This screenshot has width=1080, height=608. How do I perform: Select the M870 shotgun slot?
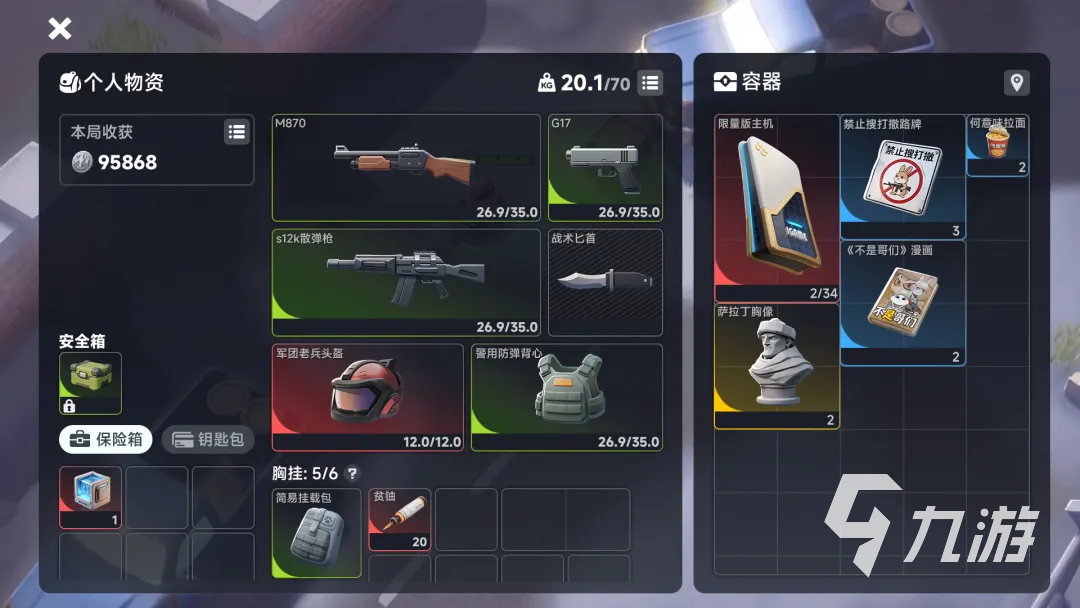point(406,167)
